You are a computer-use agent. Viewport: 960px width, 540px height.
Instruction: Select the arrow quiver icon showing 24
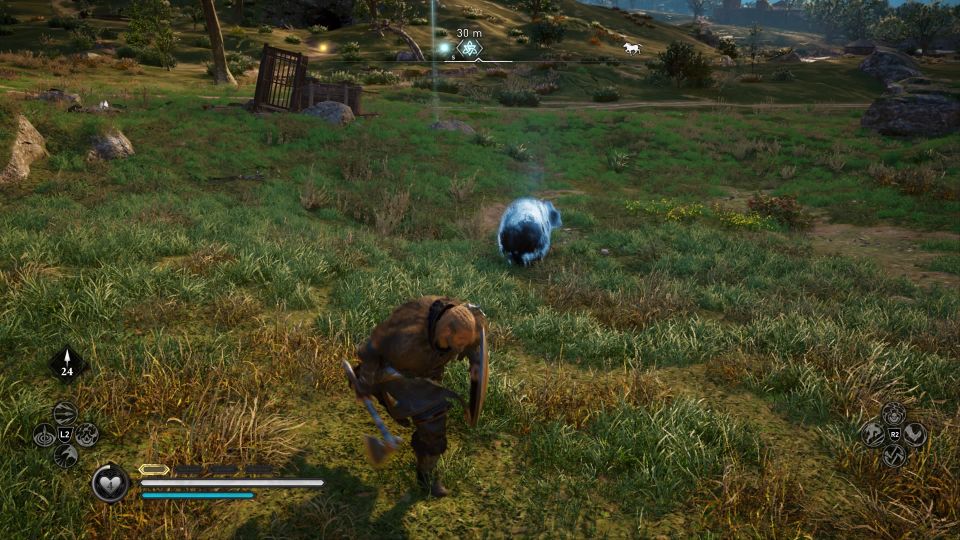(67, 363)
